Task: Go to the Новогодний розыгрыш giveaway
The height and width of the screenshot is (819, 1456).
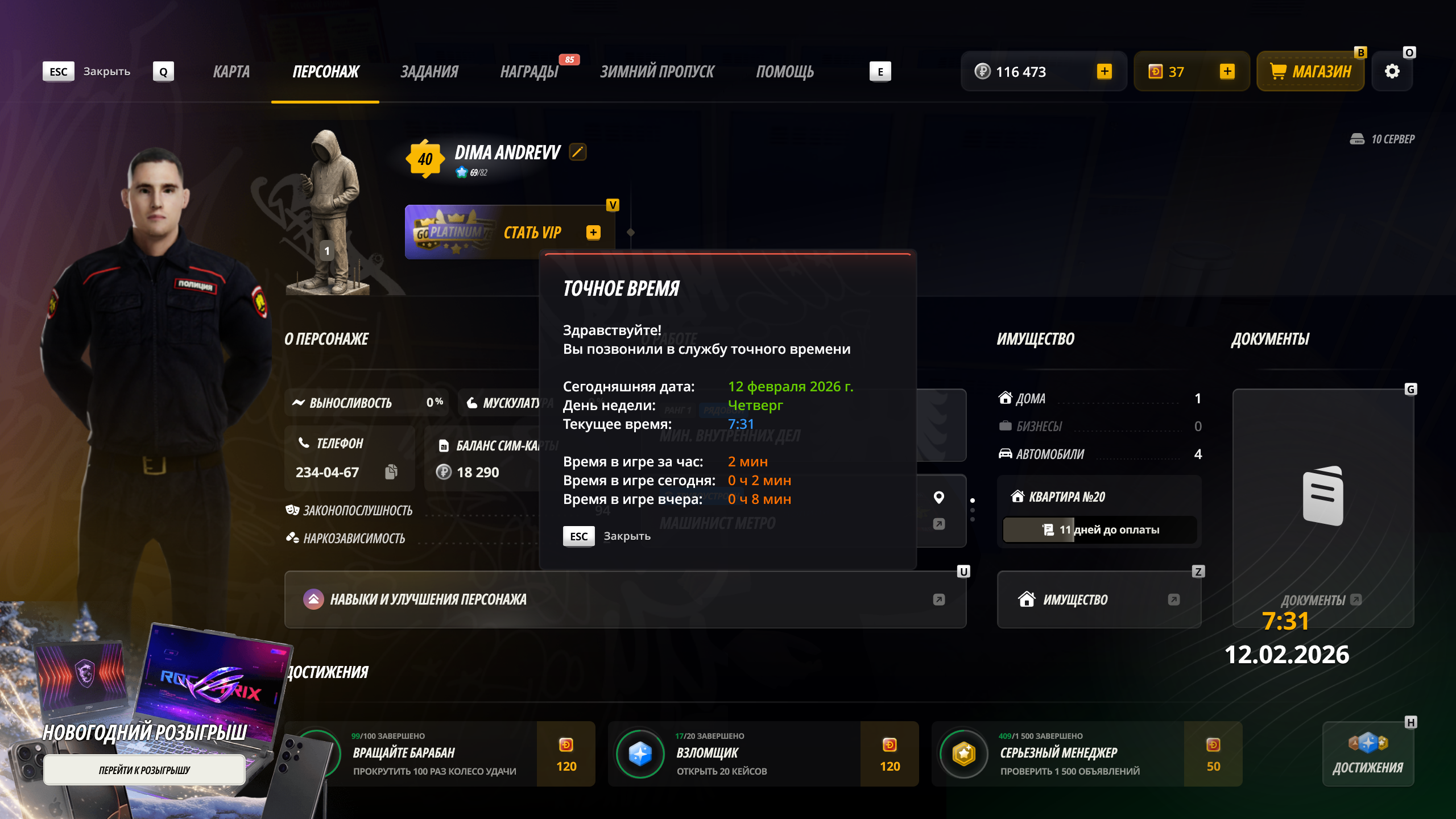Action: pos(144,770)
